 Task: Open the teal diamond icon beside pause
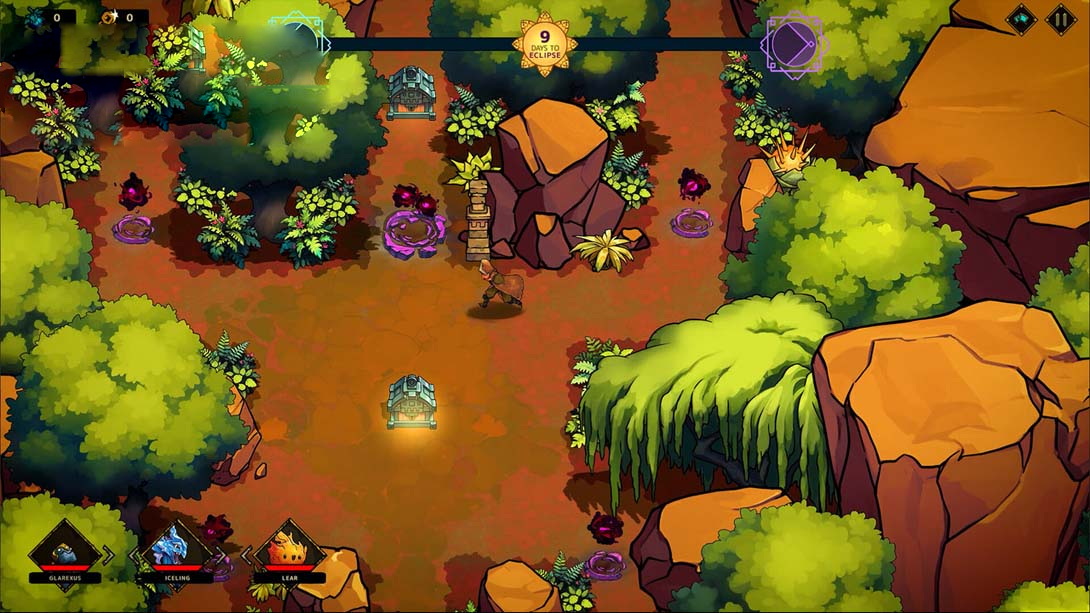point(1021,19)
